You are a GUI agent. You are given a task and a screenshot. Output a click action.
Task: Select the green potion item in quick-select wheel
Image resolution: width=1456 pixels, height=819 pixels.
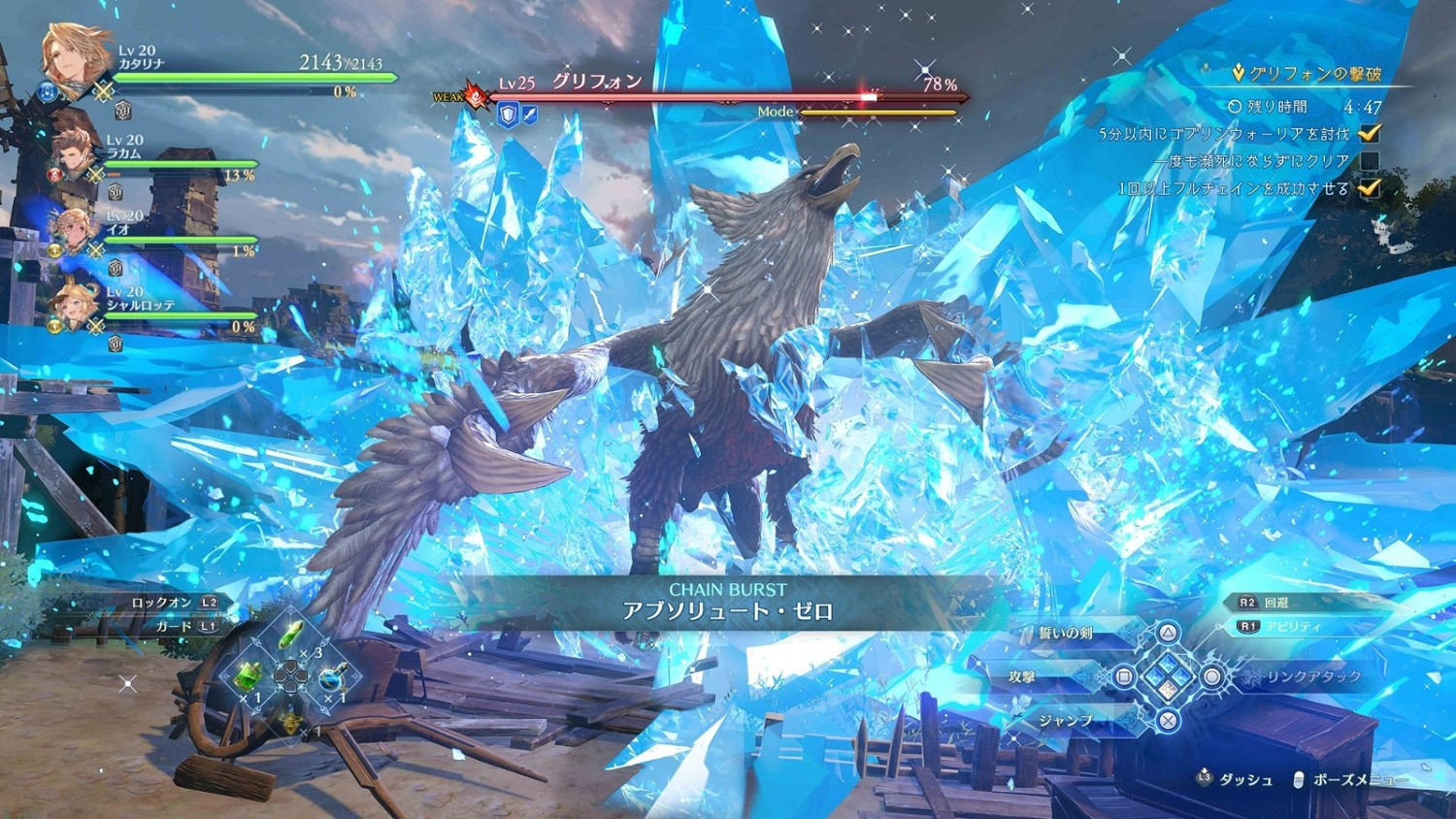tap(291, 634)
